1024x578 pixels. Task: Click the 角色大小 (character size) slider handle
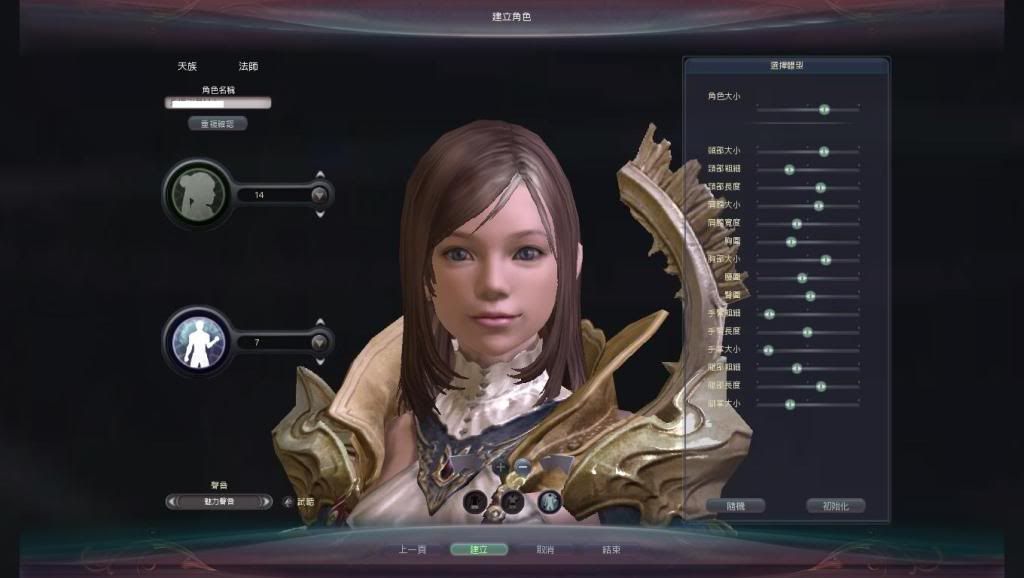point(824,109)
